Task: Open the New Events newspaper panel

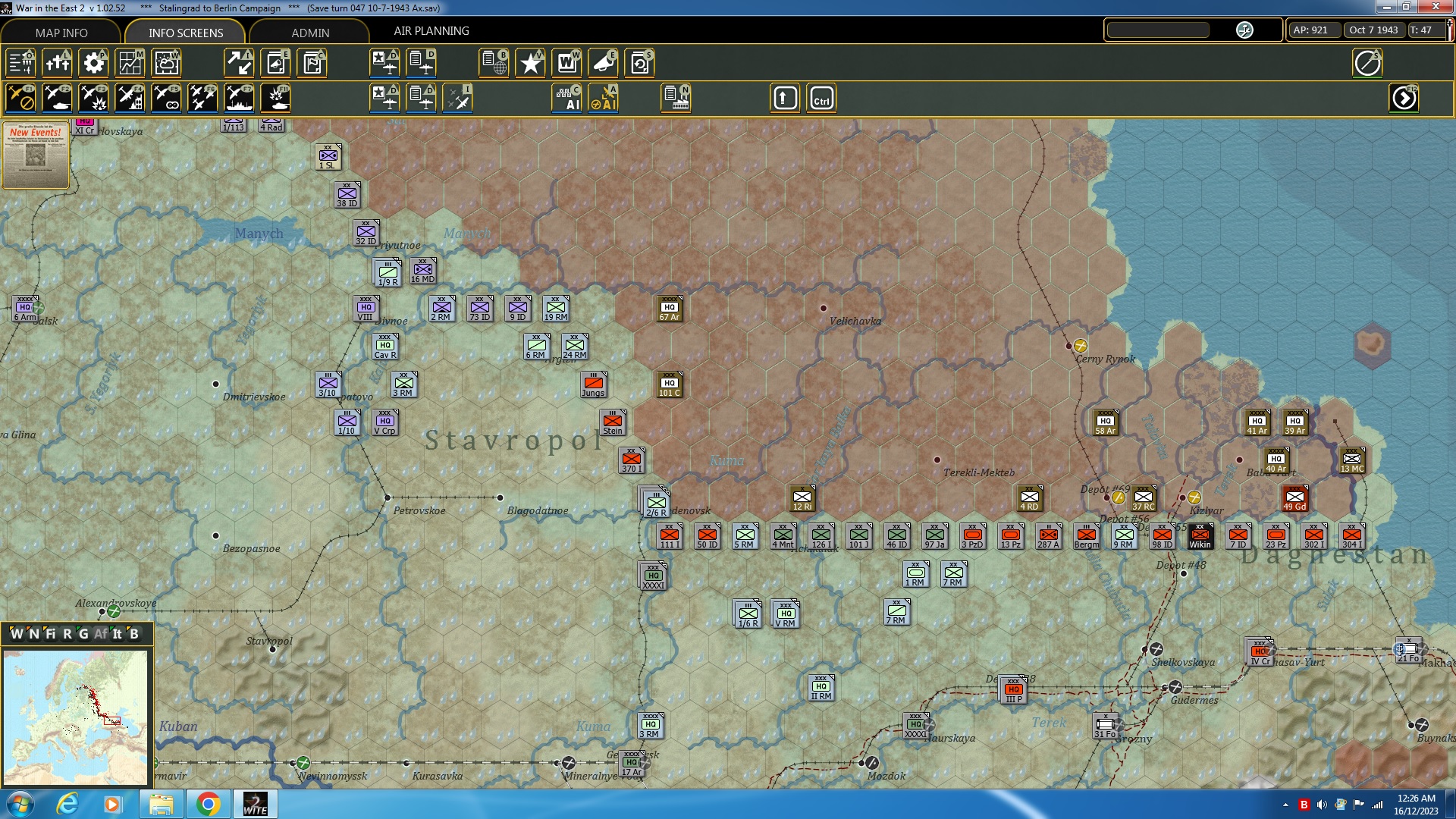Action: pyautogui.click(x=36, y=155)
